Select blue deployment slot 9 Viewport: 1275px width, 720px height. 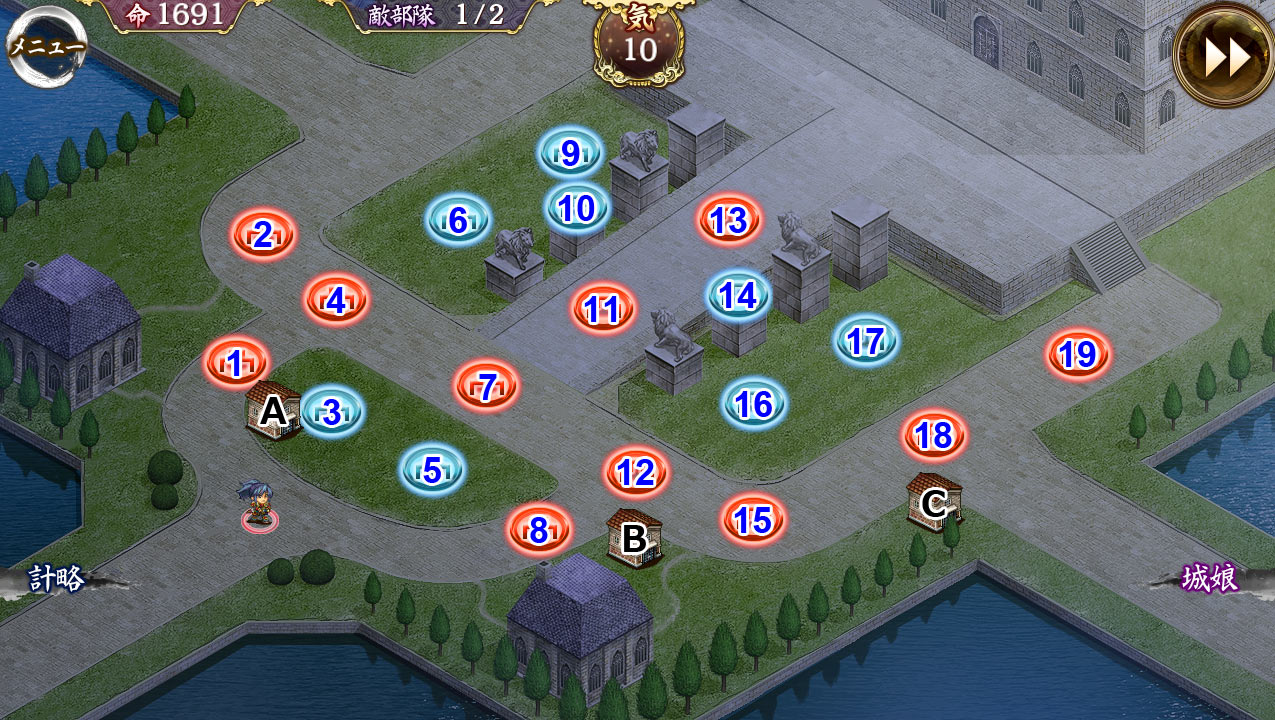pyautogui.click(x=570, y=153)
